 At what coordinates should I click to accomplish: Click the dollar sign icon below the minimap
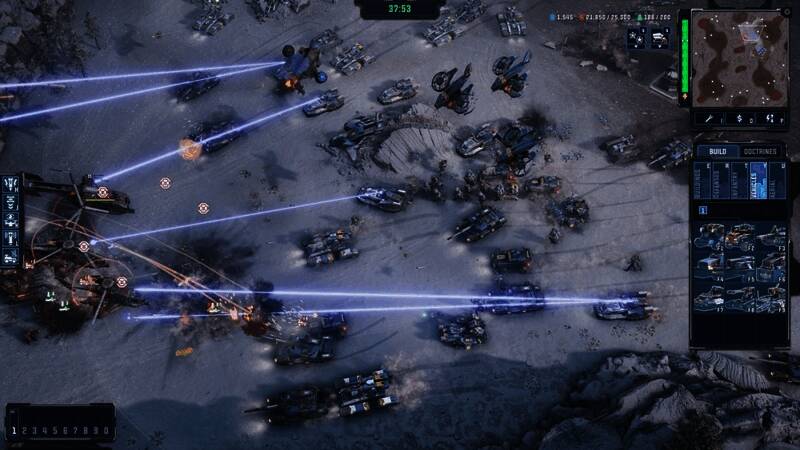pos(740,118)
